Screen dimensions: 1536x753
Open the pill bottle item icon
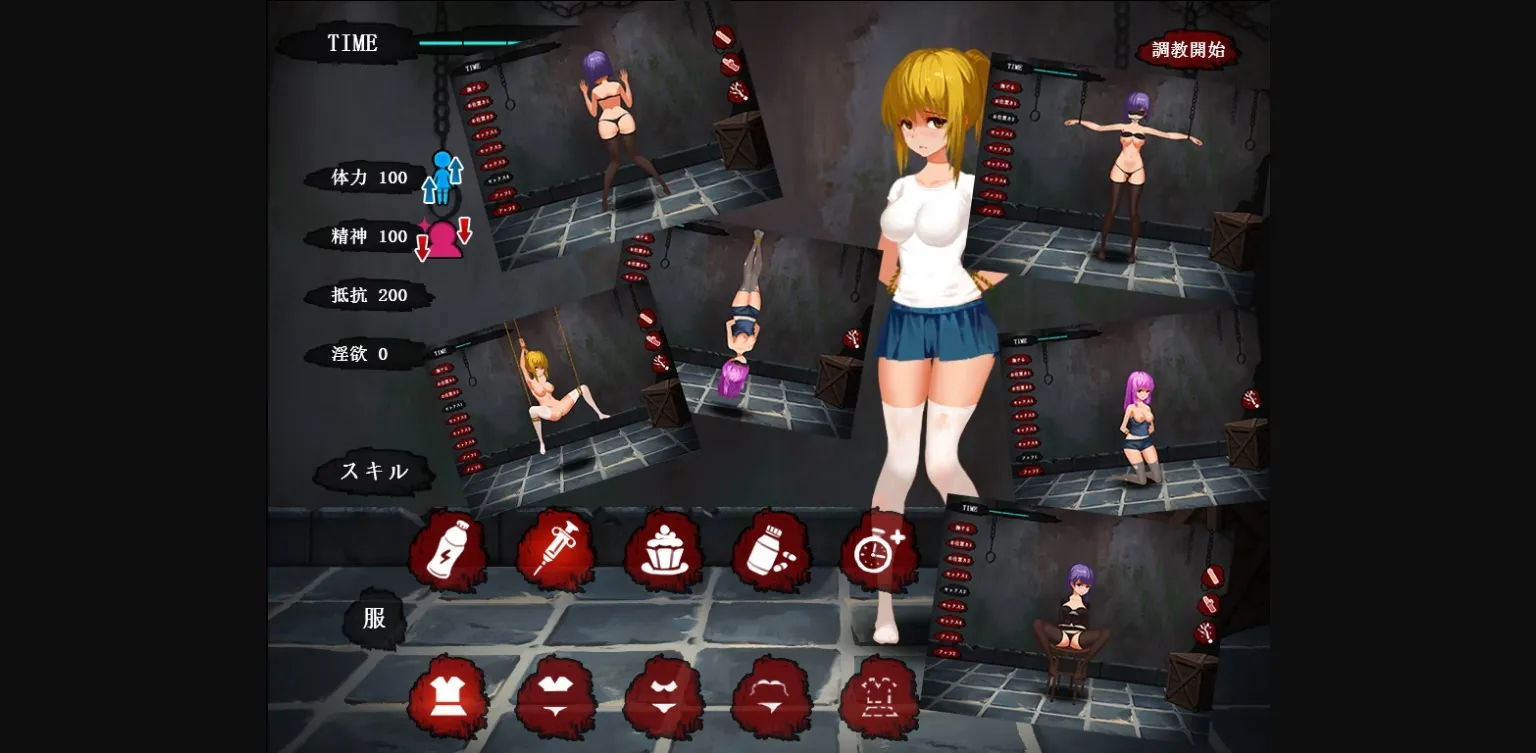pos(773,549)
